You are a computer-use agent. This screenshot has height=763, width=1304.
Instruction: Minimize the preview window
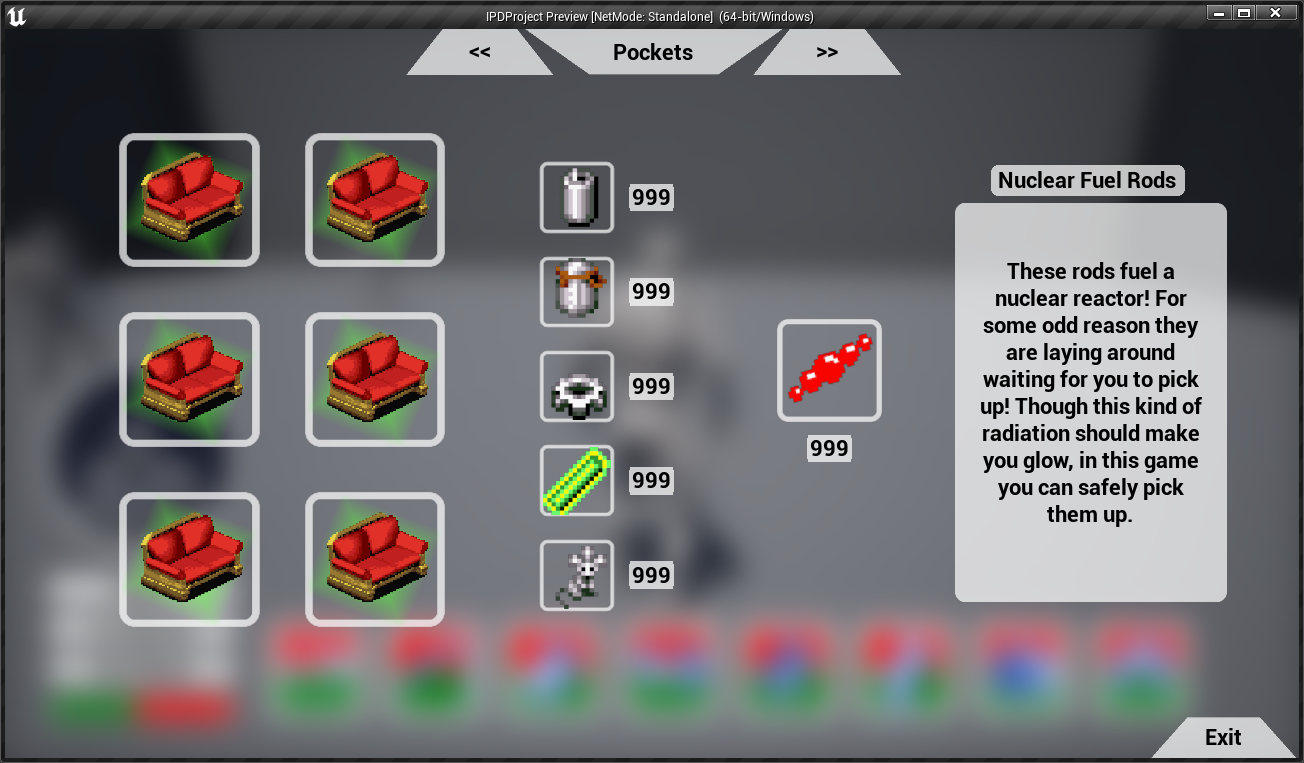pos(1217,13)
